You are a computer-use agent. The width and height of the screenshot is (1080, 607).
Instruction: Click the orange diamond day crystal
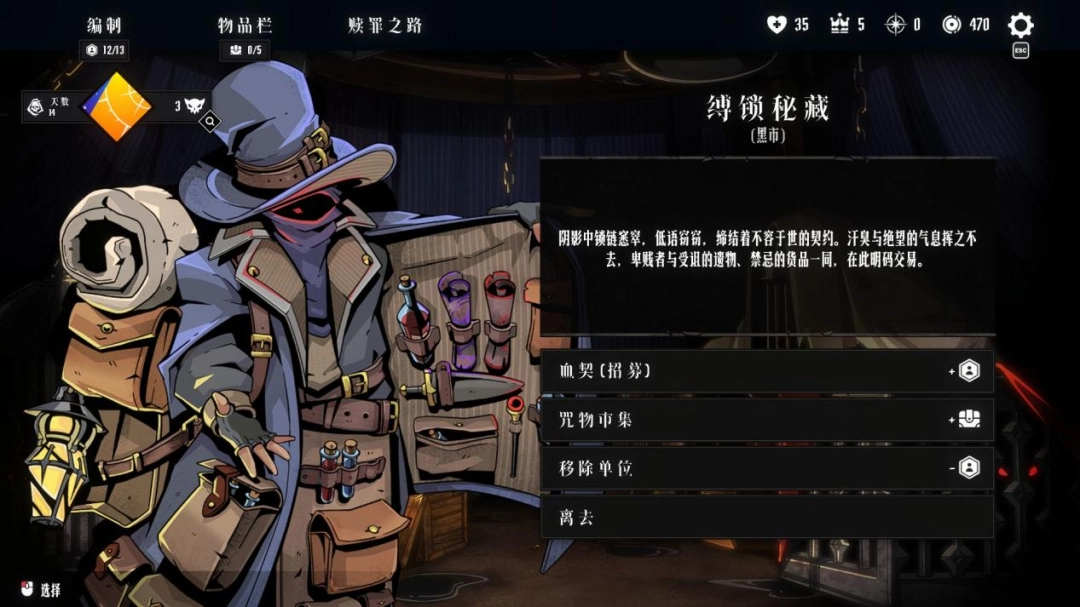[x=116, y=106]
